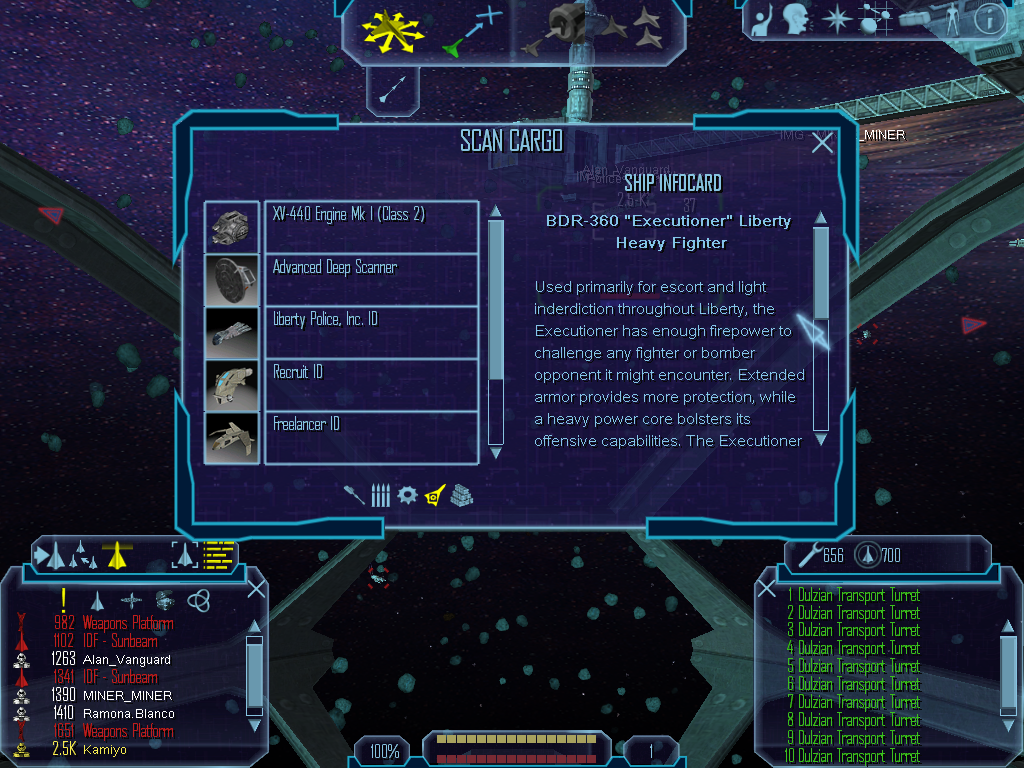Show the stacked crates commodities category
Image resolution: width=1024 pixels, height=768 pixels.
461,495
